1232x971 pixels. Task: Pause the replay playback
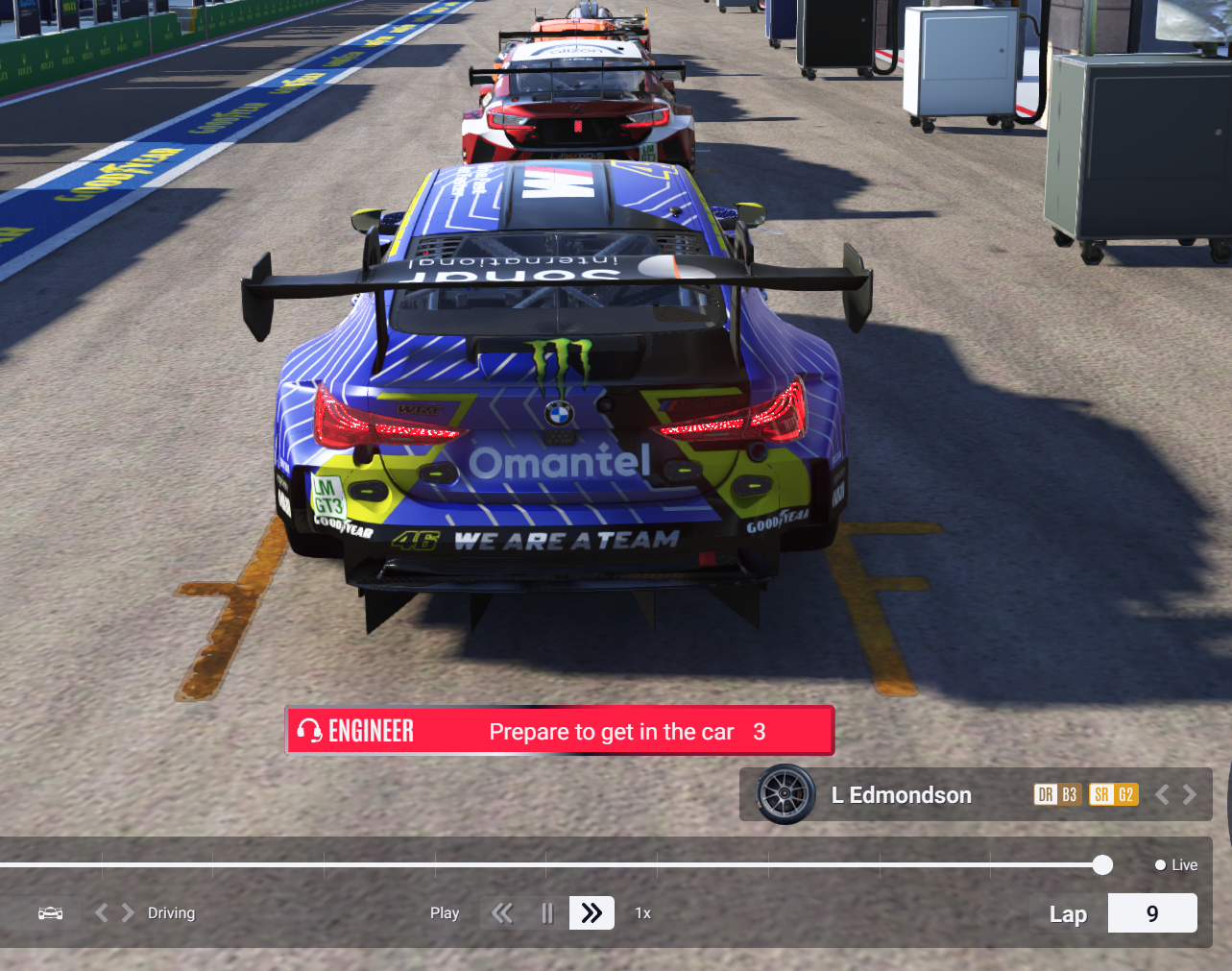547,913
